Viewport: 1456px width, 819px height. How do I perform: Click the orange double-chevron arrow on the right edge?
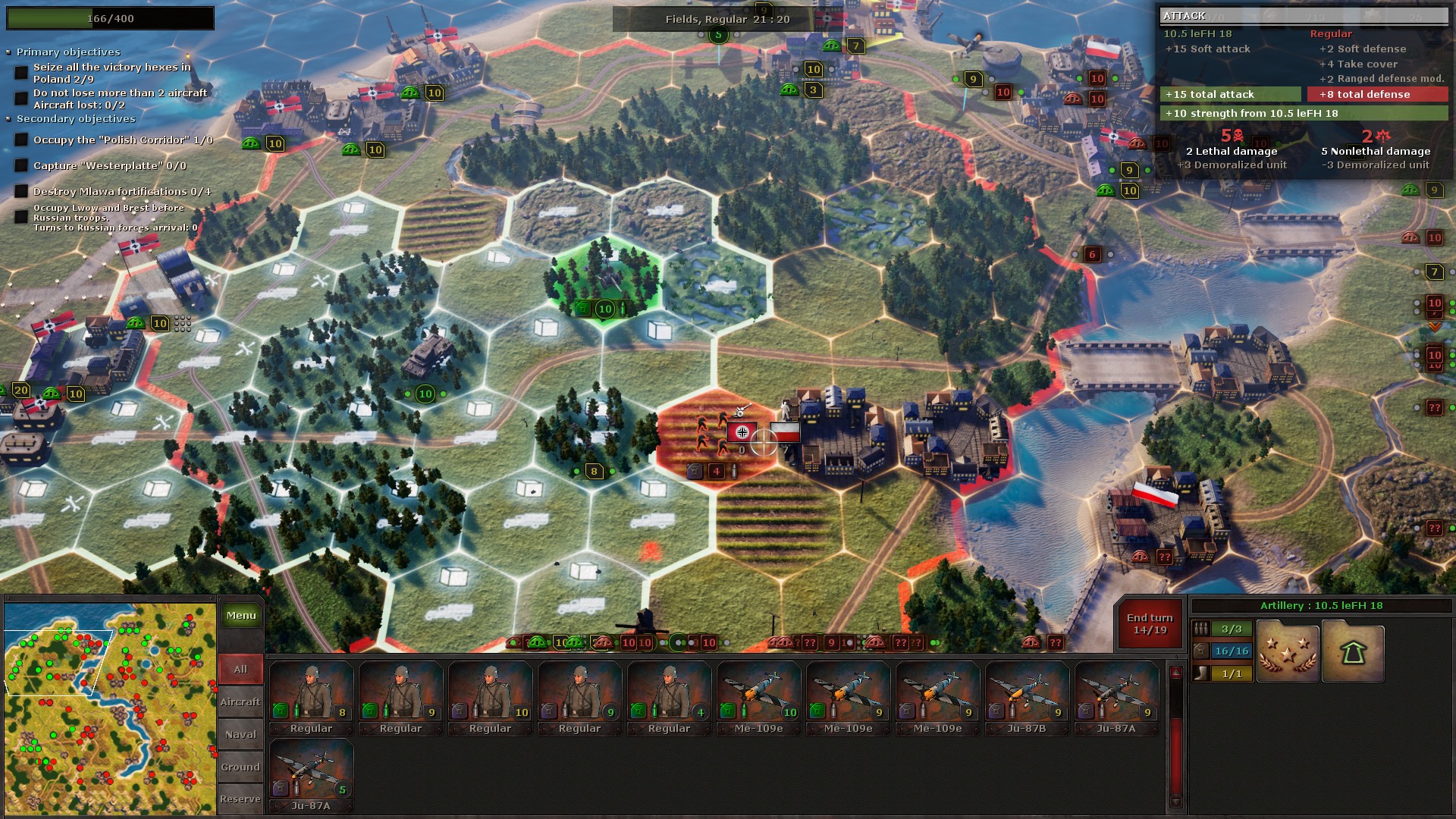click(x=1434, y=328)
